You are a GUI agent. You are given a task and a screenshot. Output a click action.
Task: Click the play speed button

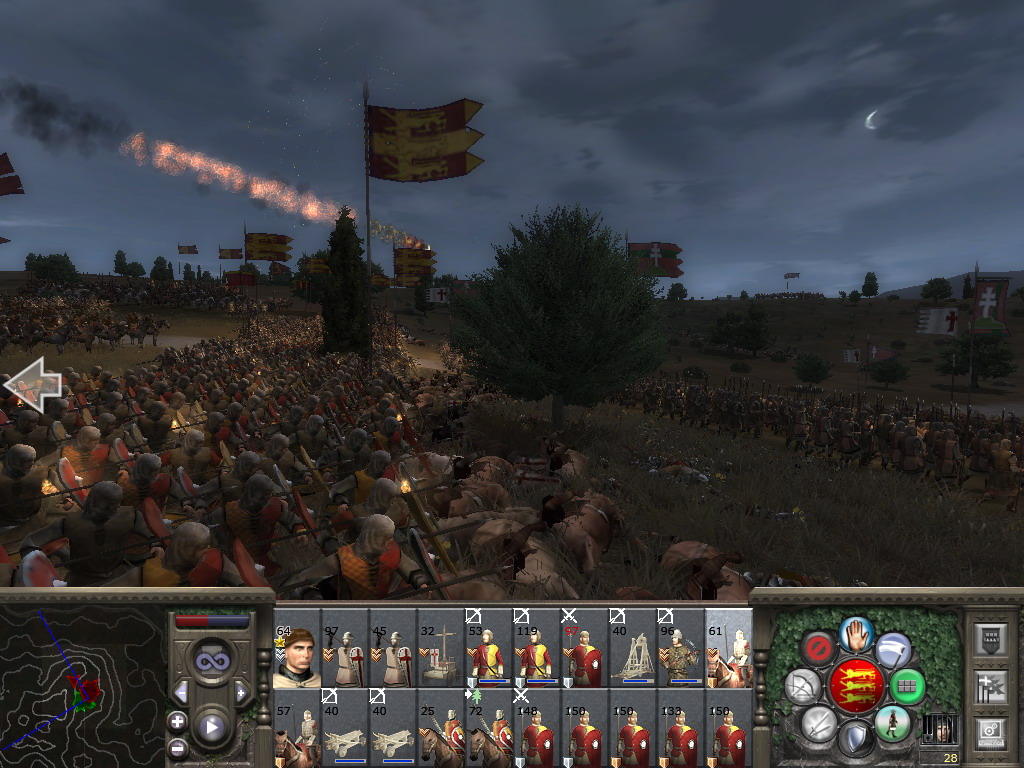(x=211, y=727)
